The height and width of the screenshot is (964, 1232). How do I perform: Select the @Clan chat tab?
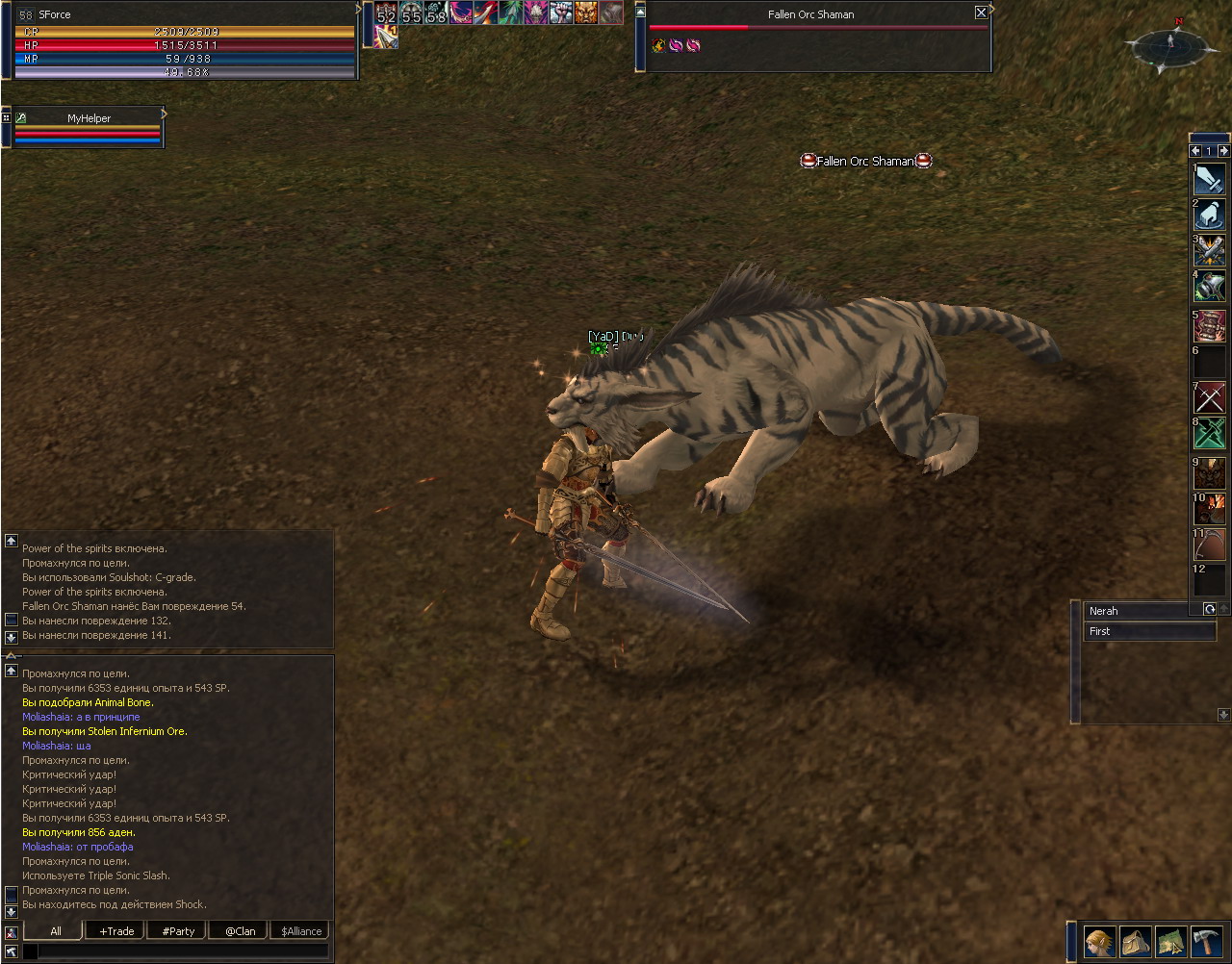240,930
